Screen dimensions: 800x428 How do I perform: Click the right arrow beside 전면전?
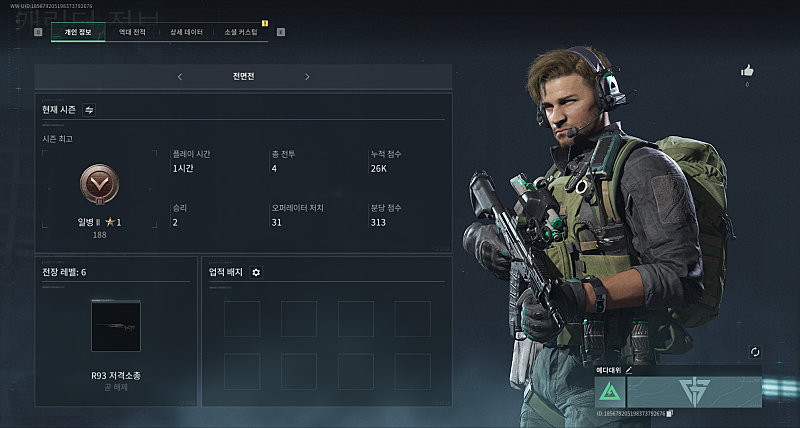(x=307, y=76)
